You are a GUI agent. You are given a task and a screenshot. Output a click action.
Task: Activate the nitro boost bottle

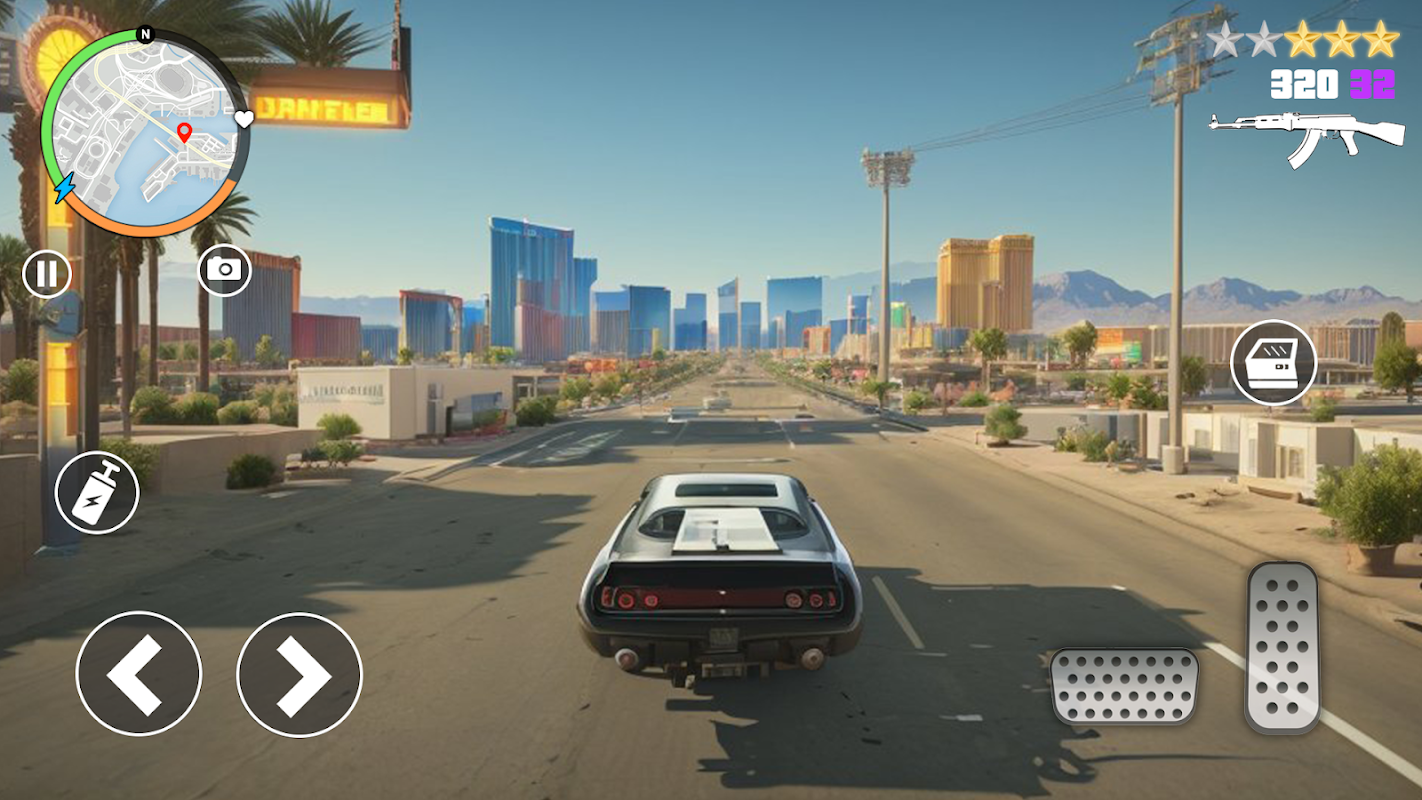pos(97,491)
